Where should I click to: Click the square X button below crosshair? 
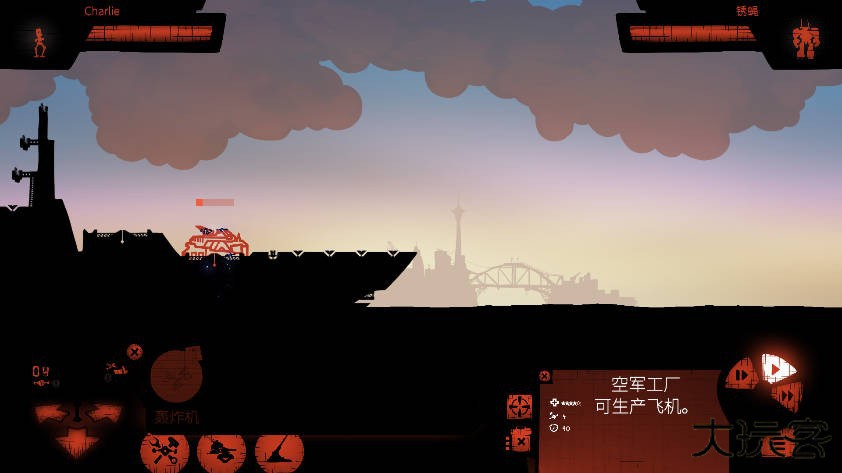[x=519, y=439]
